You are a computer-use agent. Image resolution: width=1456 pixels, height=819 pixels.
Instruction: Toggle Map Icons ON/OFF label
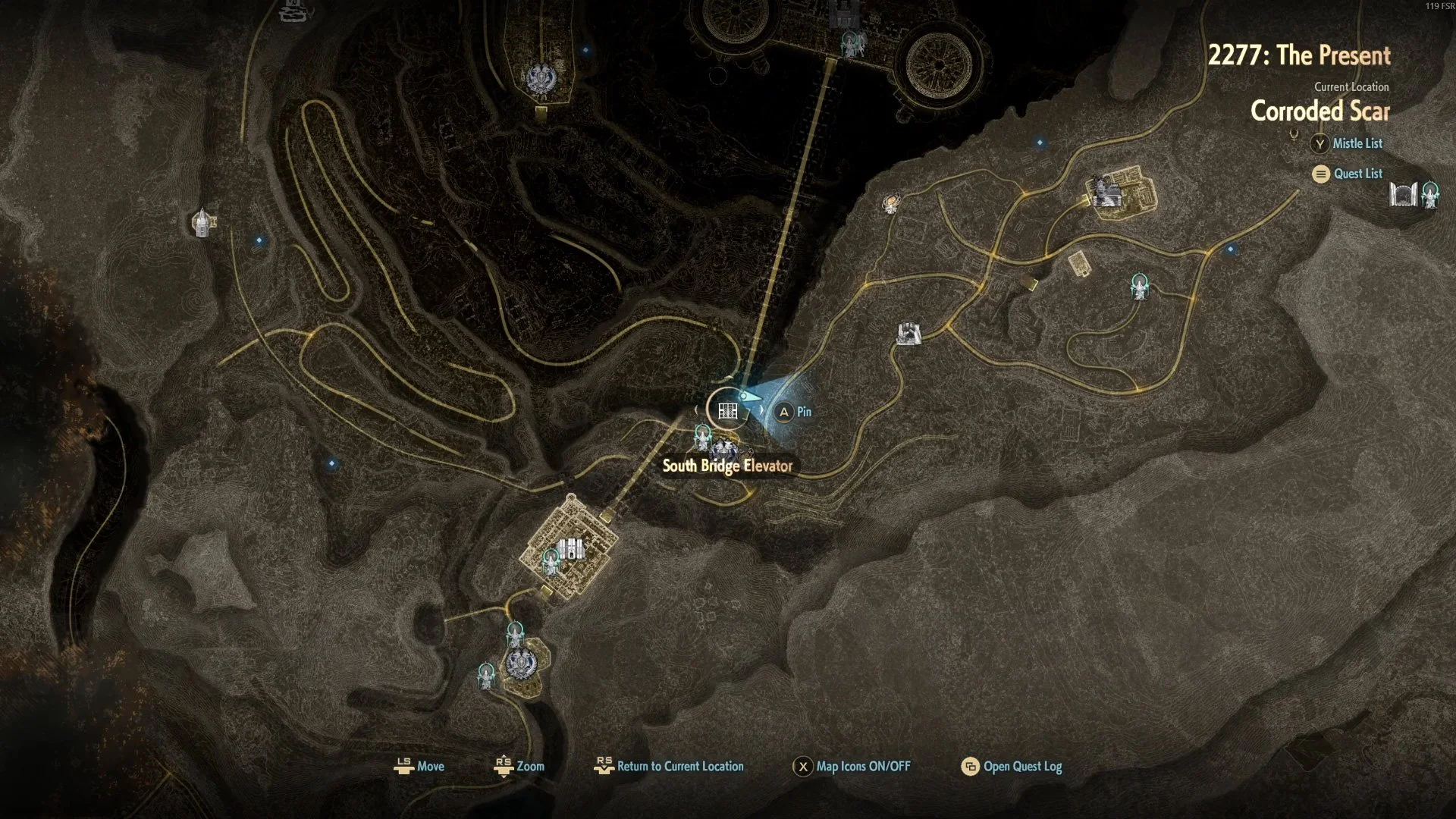863,766
